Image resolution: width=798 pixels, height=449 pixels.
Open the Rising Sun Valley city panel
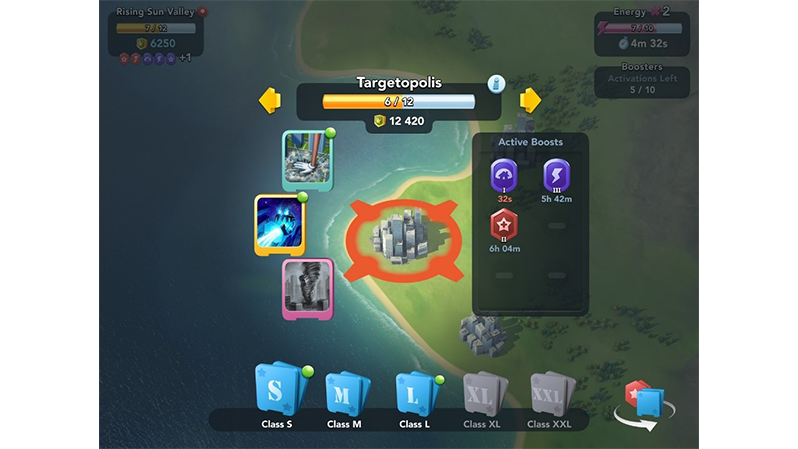155,32
